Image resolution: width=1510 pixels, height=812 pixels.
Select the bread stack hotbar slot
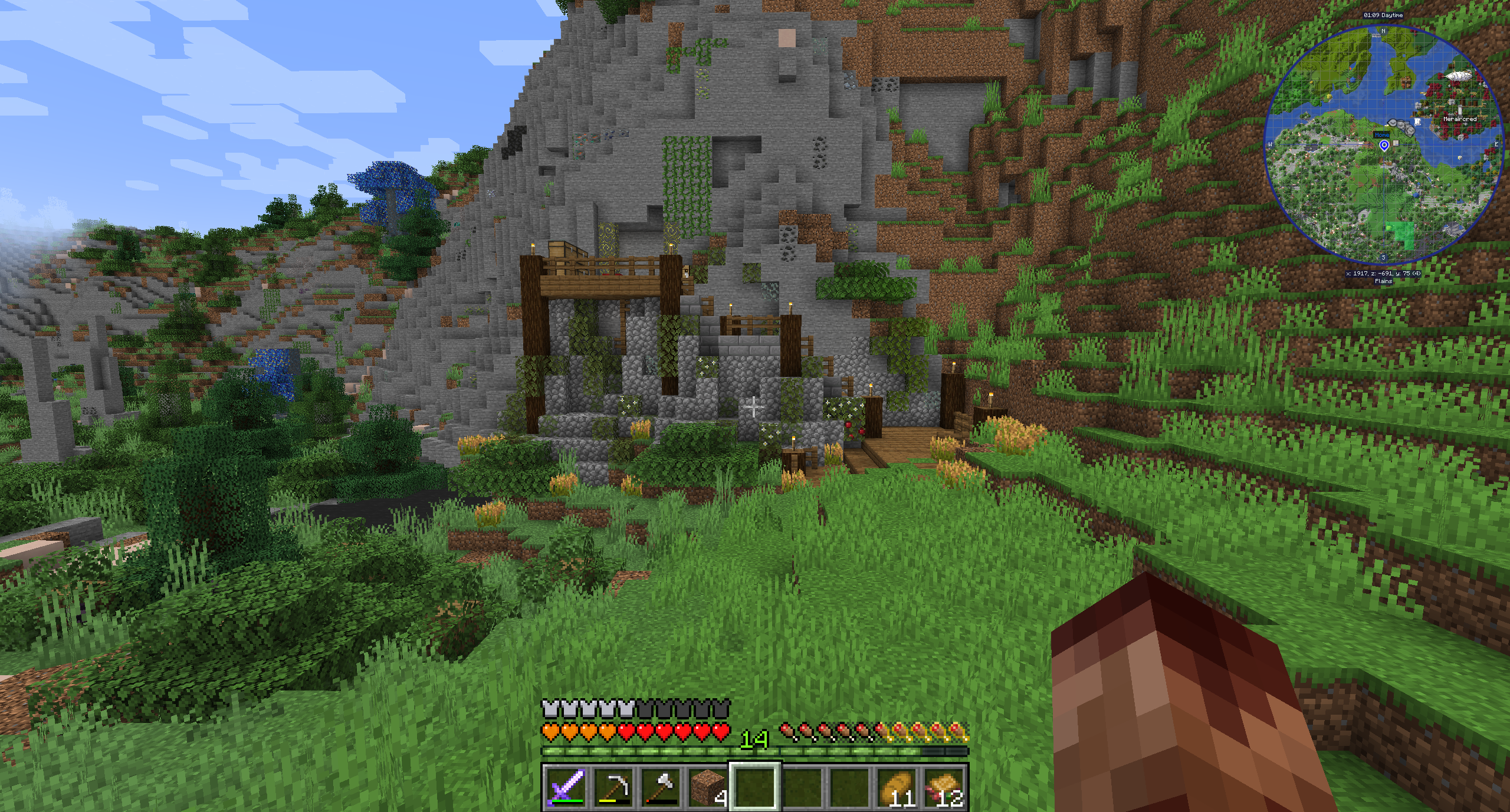click(897, 787)
